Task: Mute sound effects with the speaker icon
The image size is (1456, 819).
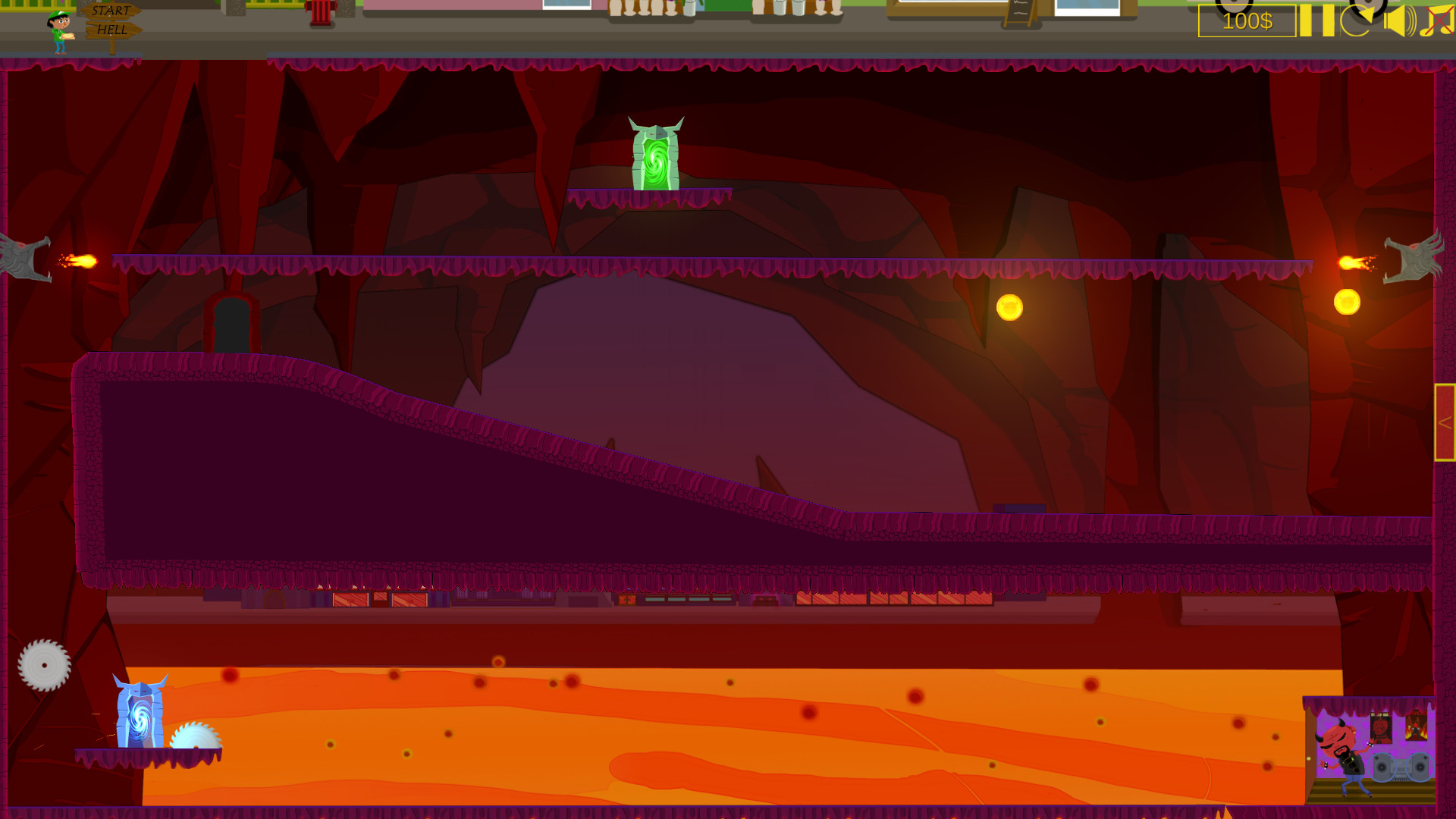Action: (x=1399, y=20)
